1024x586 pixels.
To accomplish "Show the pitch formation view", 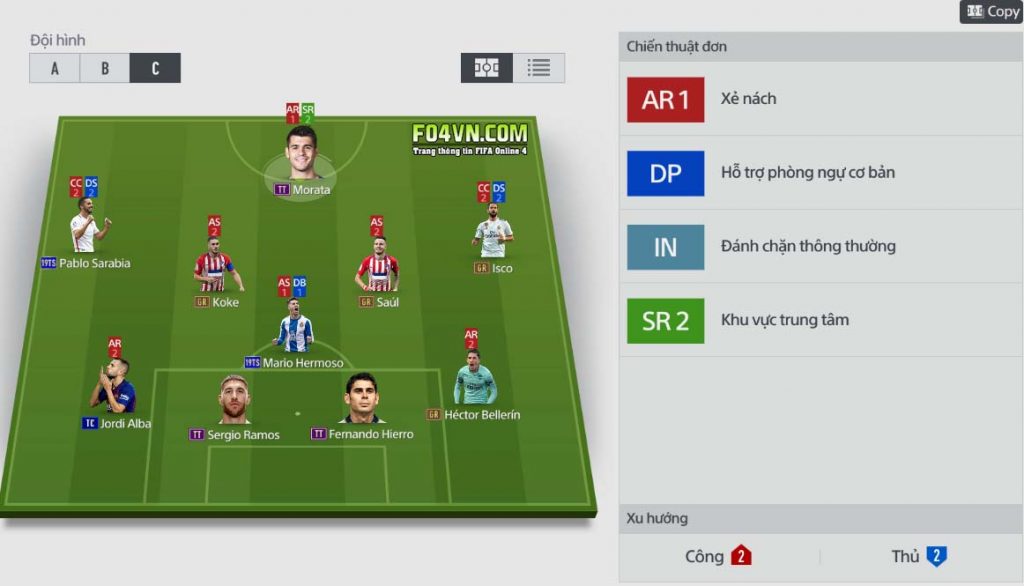I will pos(487,68).
